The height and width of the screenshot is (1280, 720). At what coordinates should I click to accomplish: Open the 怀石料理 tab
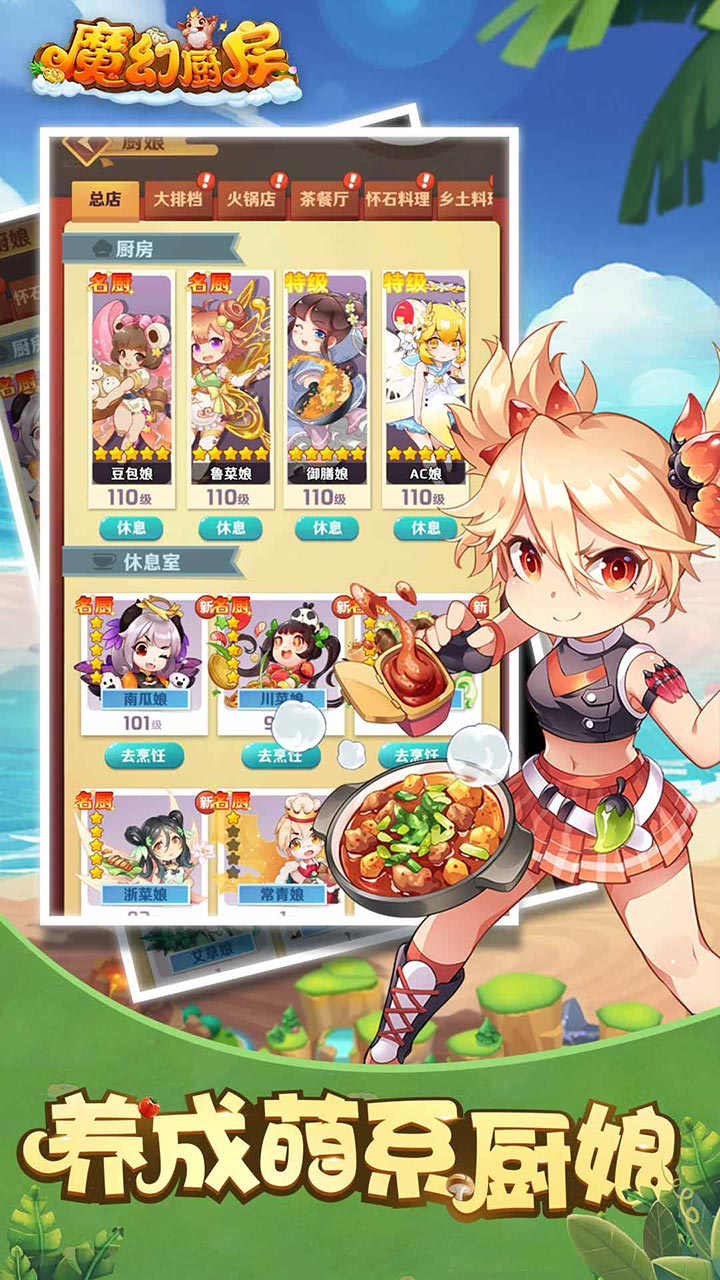point(397,199)
